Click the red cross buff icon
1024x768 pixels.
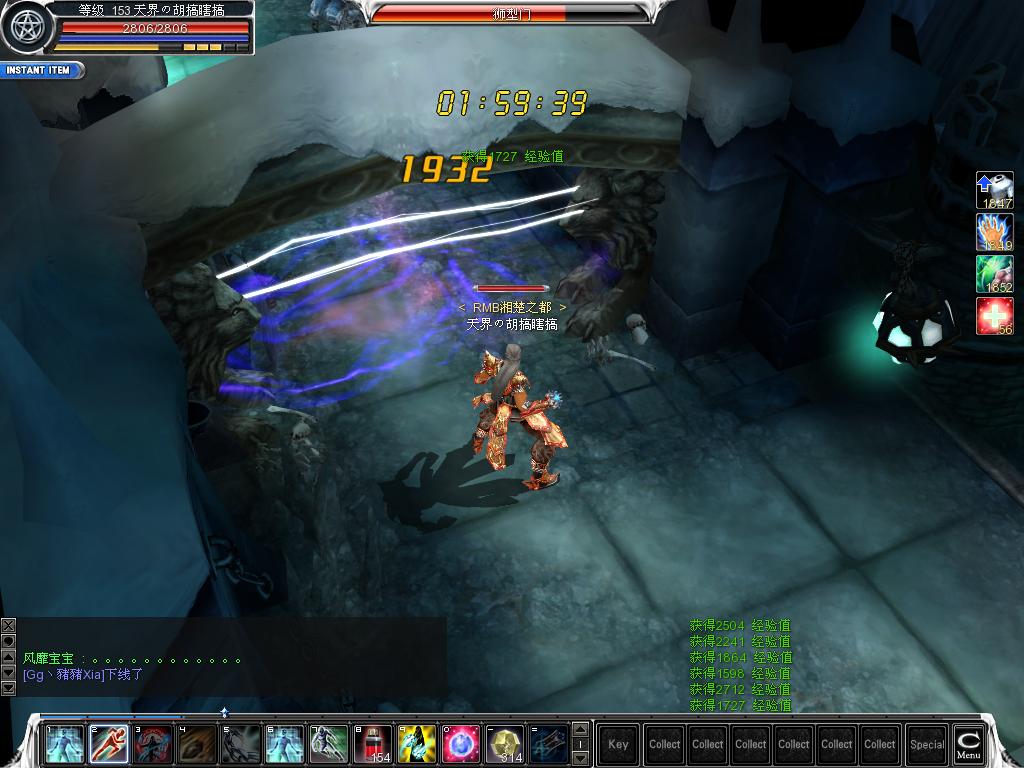tap(994, 316)
